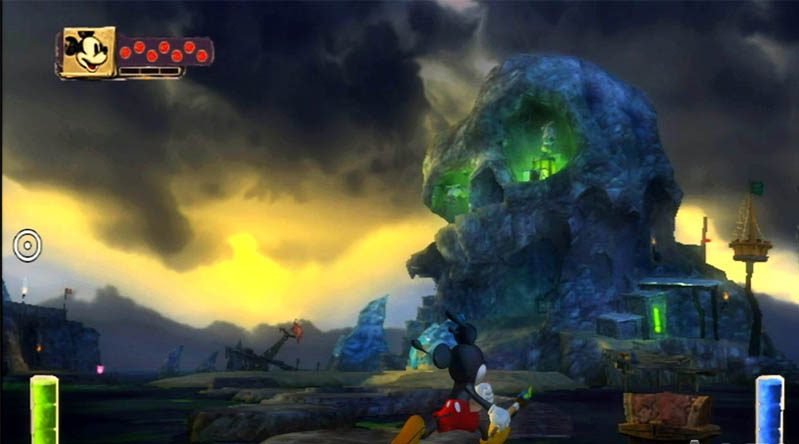Click the Mickey Mouse portrait icon

coord(87,51)
